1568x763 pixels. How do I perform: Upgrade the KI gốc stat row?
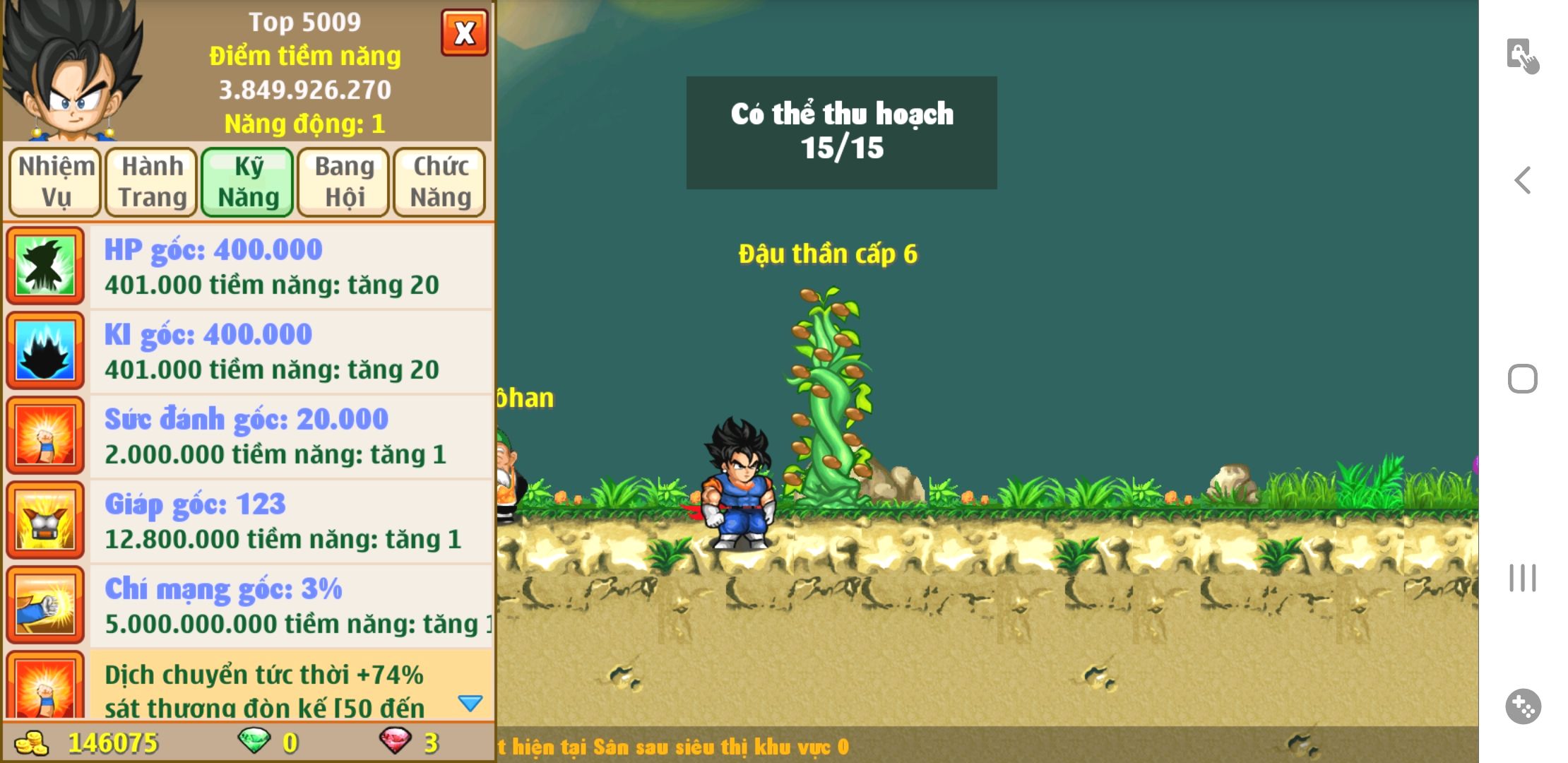(x=290, y=352)
